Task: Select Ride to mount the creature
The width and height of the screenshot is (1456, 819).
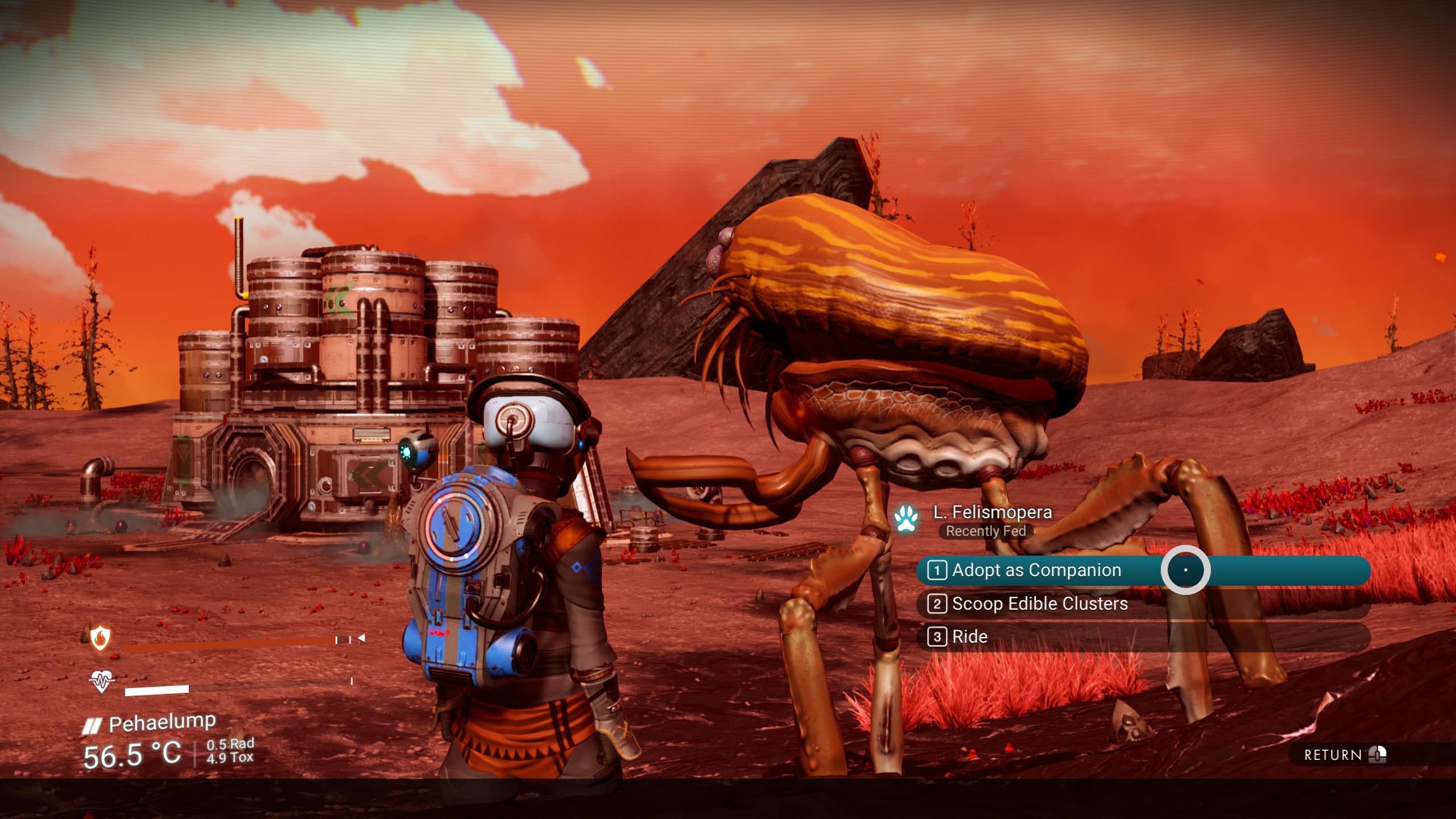Action: click(x=970, y=637)
